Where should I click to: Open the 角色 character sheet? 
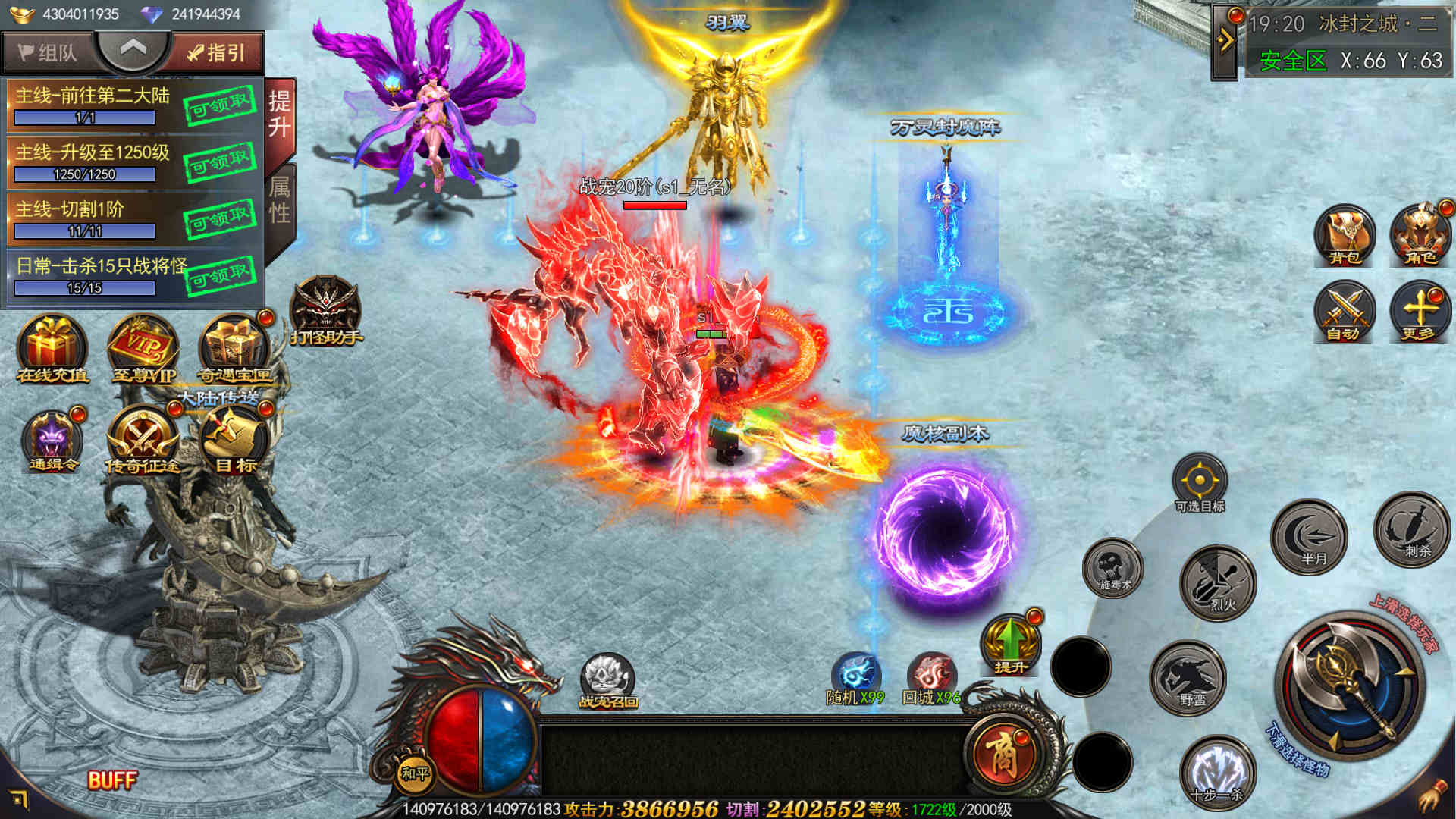[1420, 236]
